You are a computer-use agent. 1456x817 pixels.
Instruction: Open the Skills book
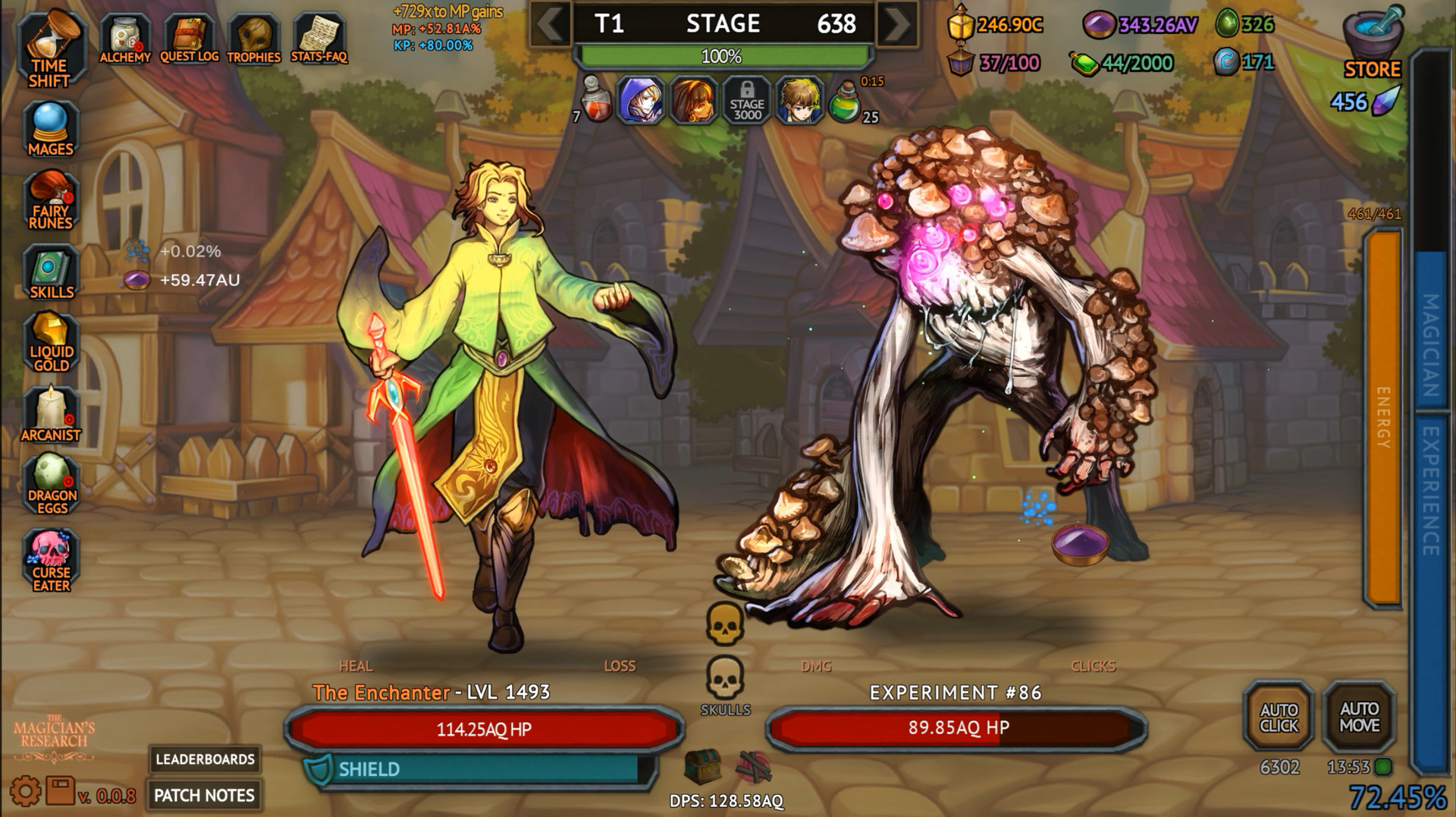tap(51, 272)
